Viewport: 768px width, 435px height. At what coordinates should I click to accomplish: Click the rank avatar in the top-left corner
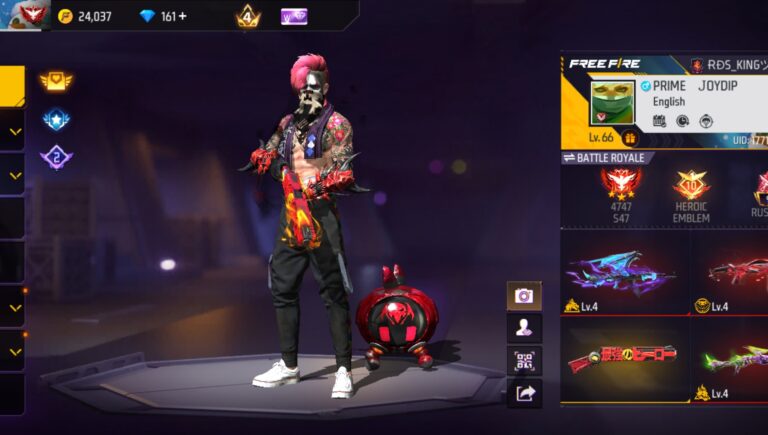pos(24,14)
